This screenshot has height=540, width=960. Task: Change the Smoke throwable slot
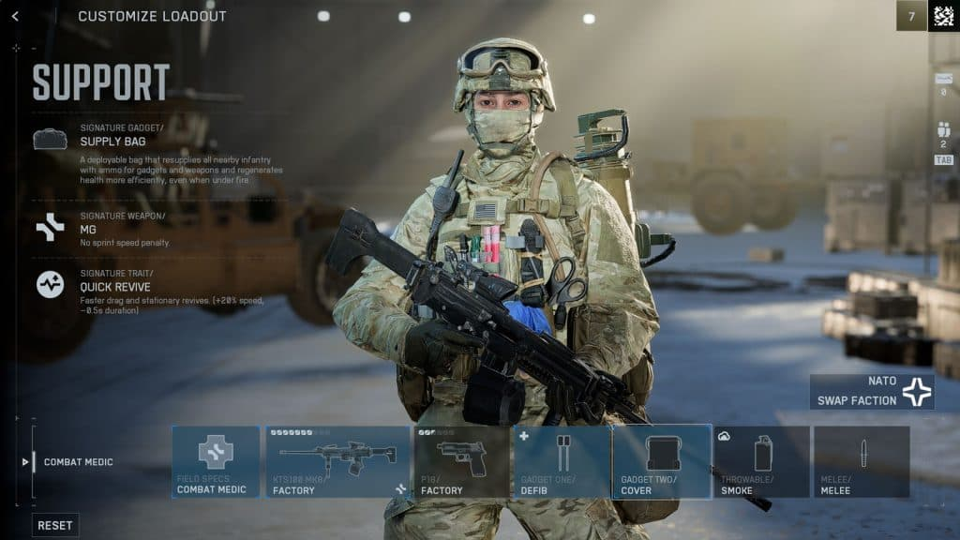(x=761, y=462)
